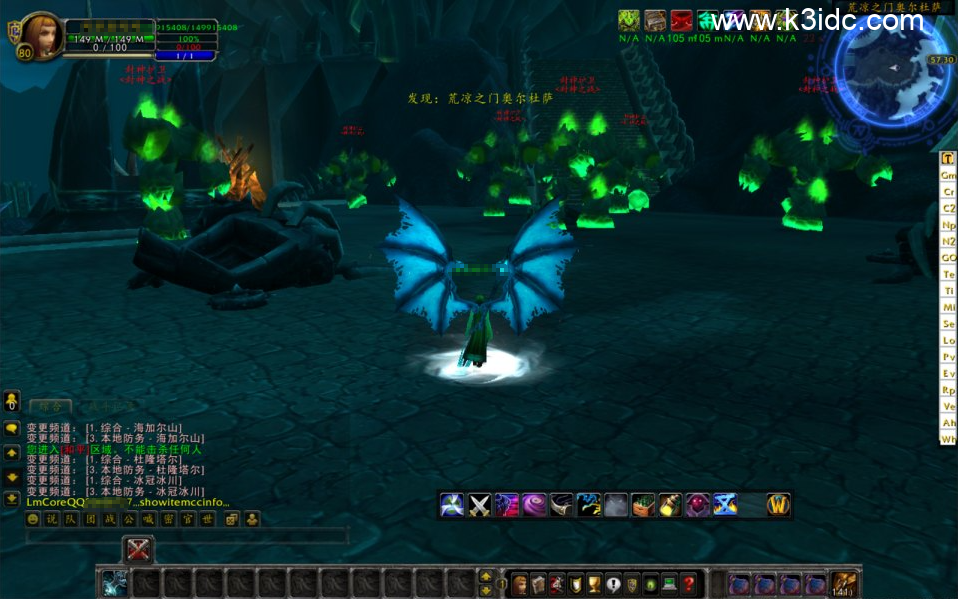Activate the crossed swords ability icon
Image resolution: width=958 pixels, height=599 pixels.
(x=480, y=505)
